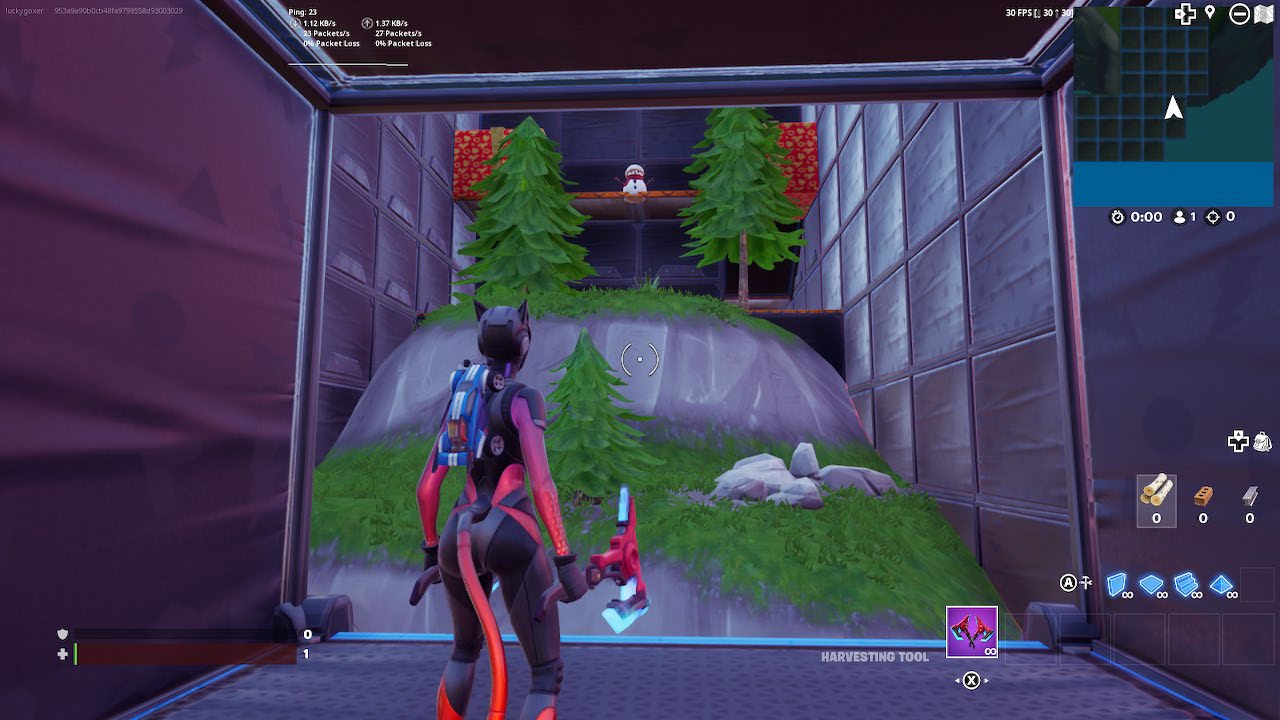1280x720 pixels.
Task: Click the location pin marker icon
Action: pos(1209,13)
